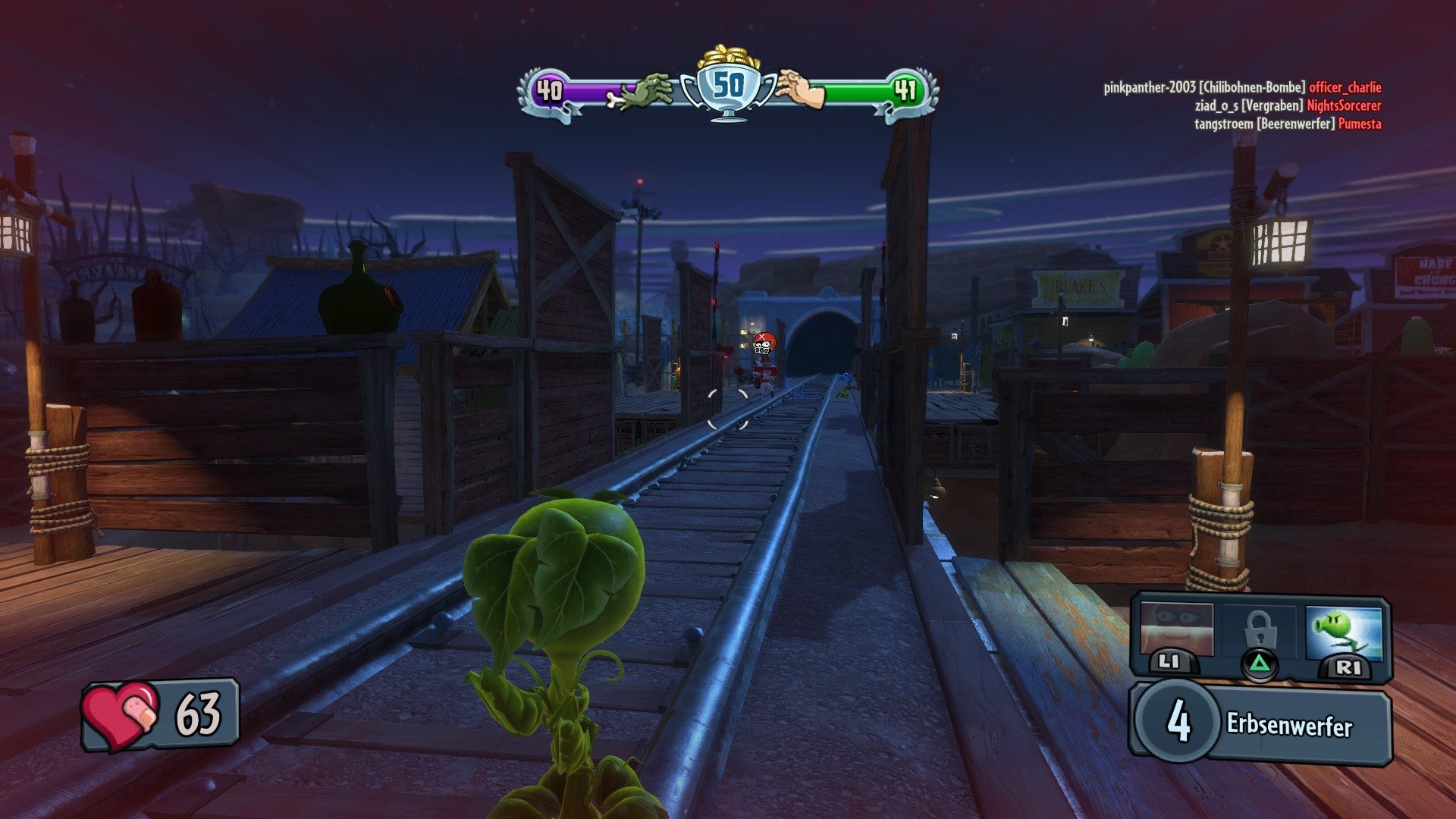Click the zombie hand icon on the purple bar

coord(644,89)
